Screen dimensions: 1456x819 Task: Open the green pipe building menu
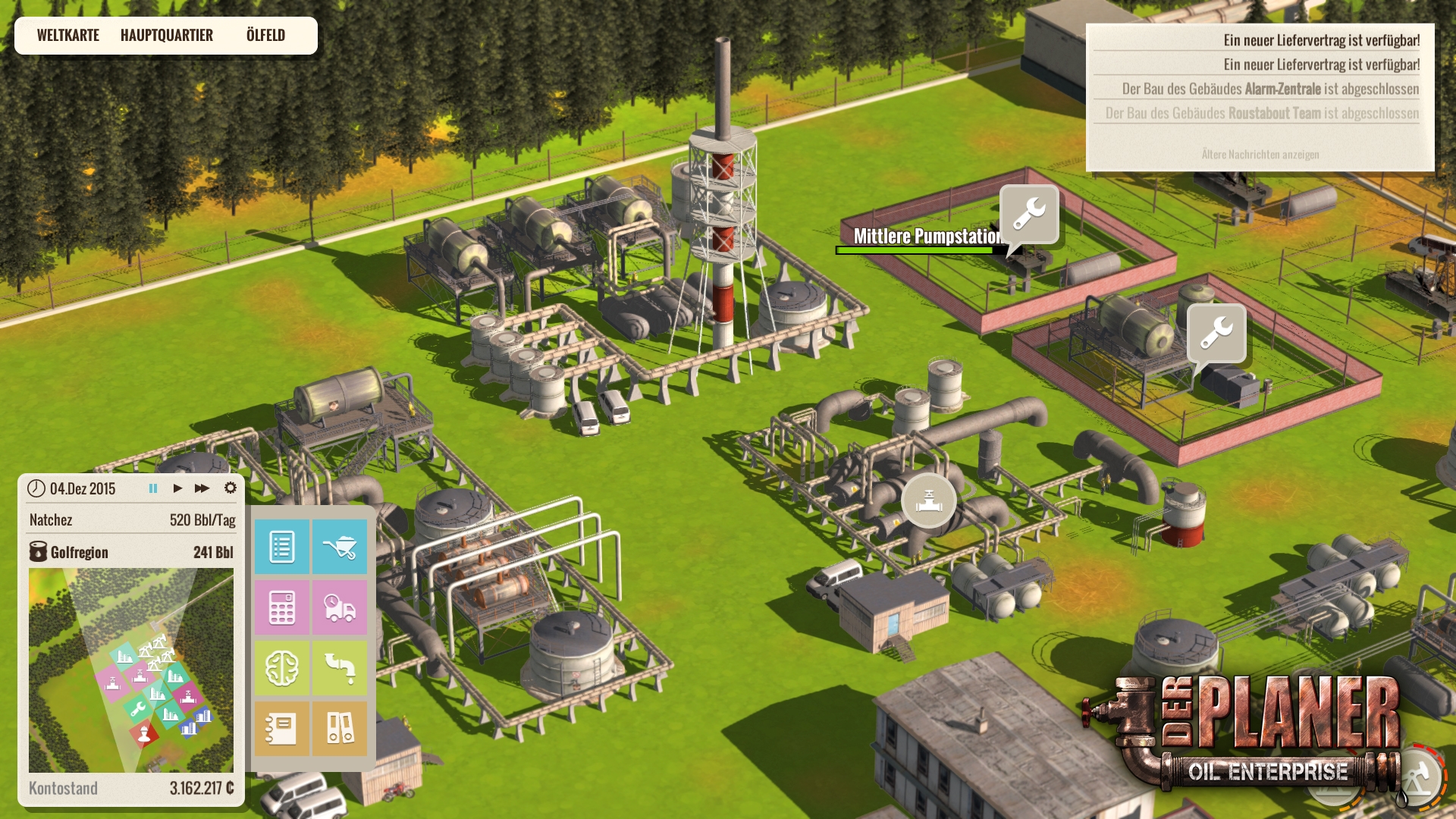pyautogui.click(x=340, y=668)
